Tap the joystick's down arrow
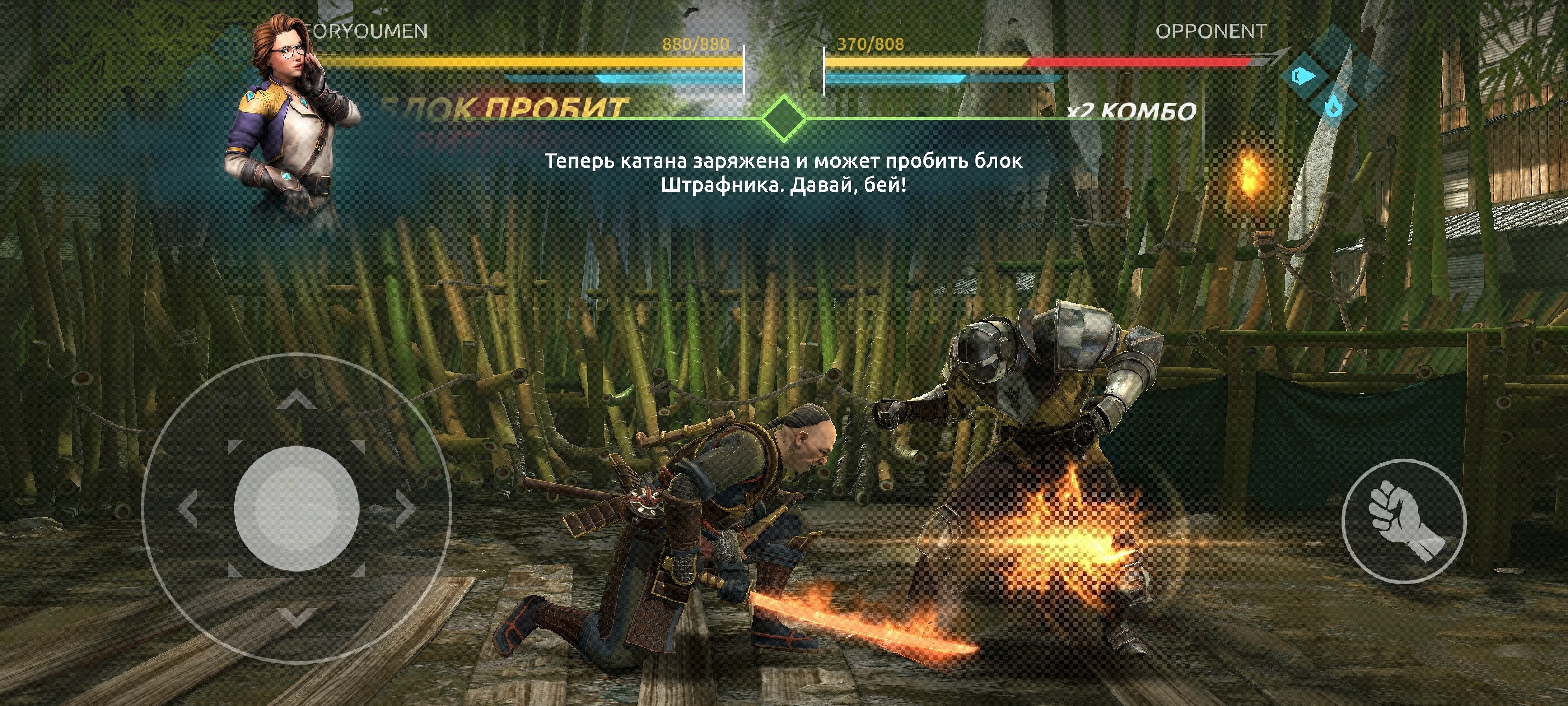 (x=296, y=617)
